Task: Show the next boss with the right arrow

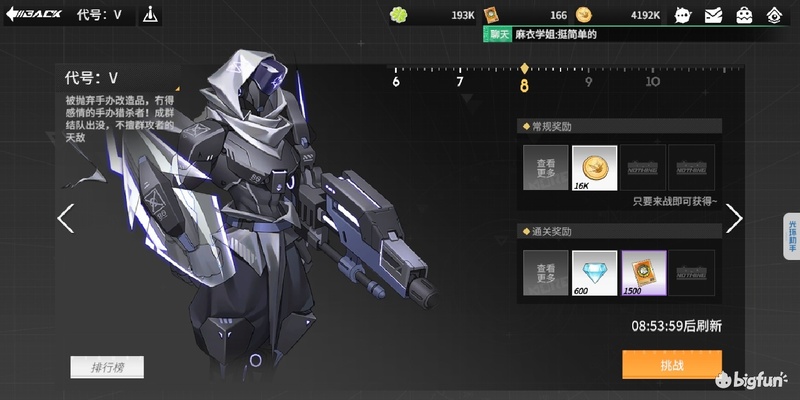Action: 734,218
